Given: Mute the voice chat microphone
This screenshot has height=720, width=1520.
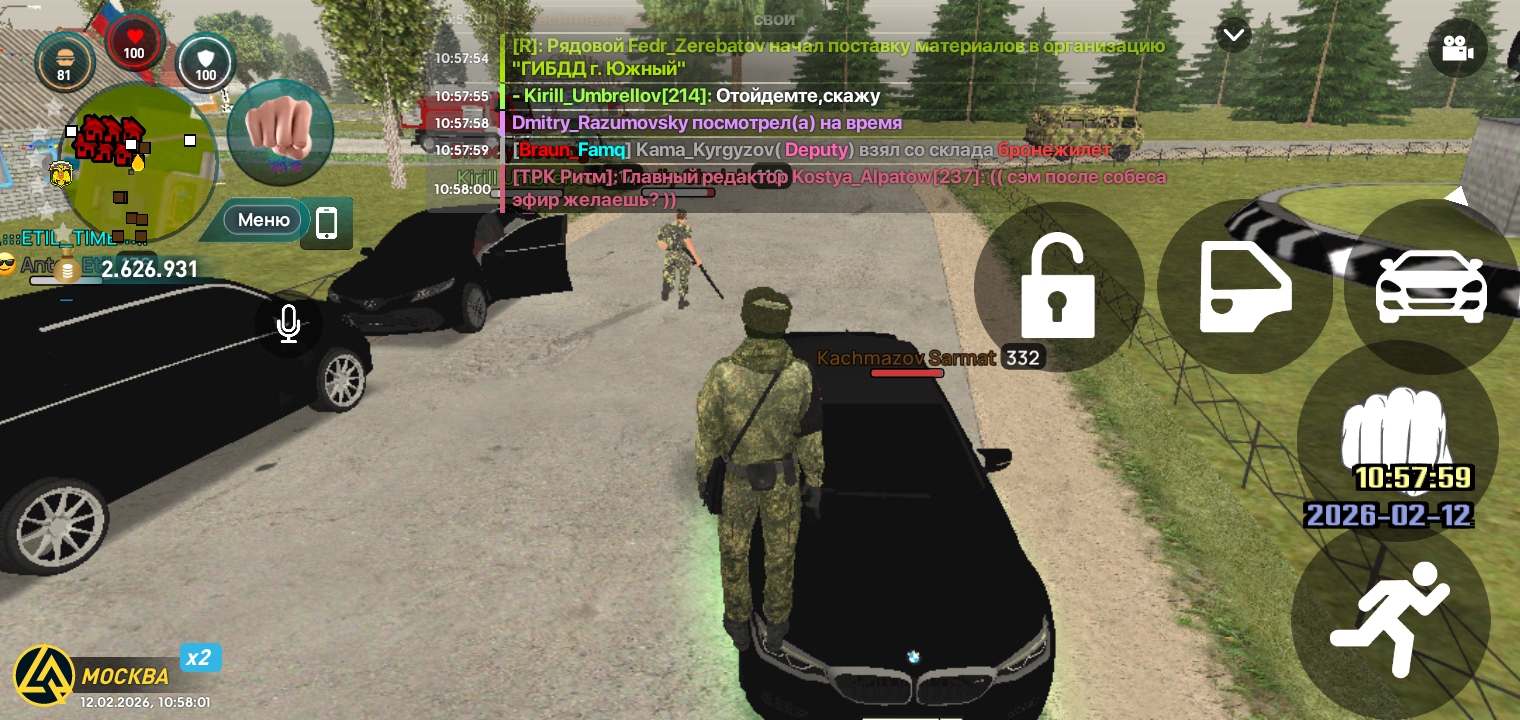Looking at the screenshot, I should tap(288, 323).
